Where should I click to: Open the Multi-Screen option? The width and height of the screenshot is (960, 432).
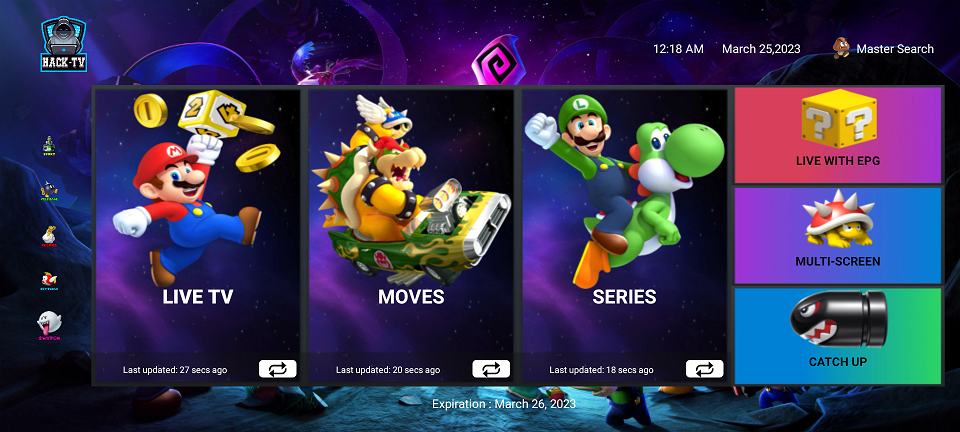pos(838,235)
